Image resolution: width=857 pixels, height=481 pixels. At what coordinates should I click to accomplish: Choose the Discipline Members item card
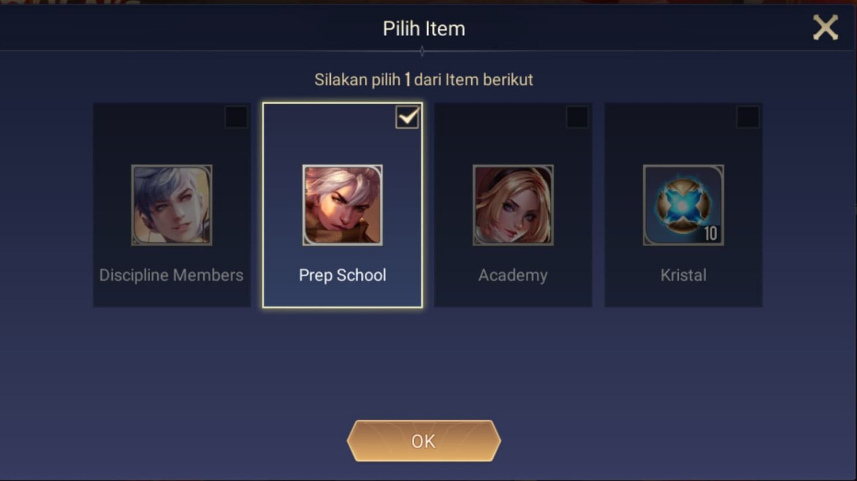point(171,206)
